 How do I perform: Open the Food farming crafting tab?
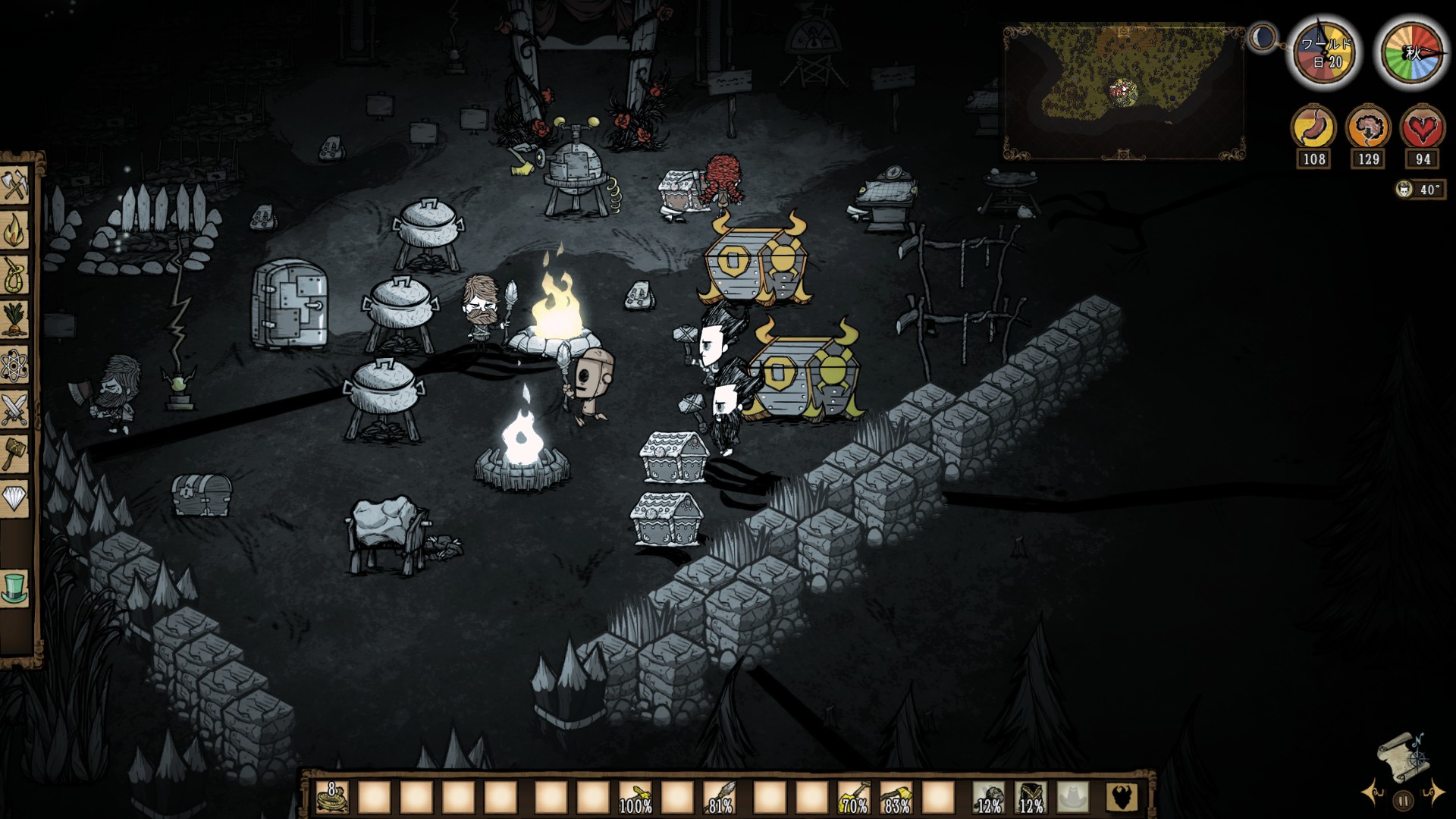[15, 319]
